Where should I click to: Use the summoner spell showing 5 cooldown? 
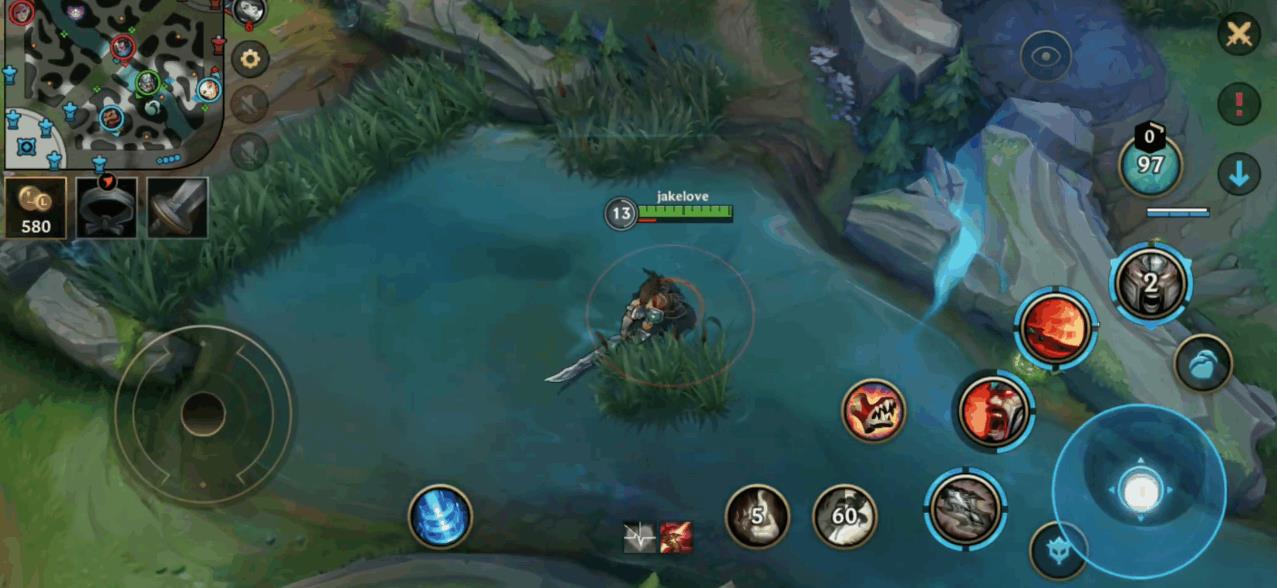point(757,516)
